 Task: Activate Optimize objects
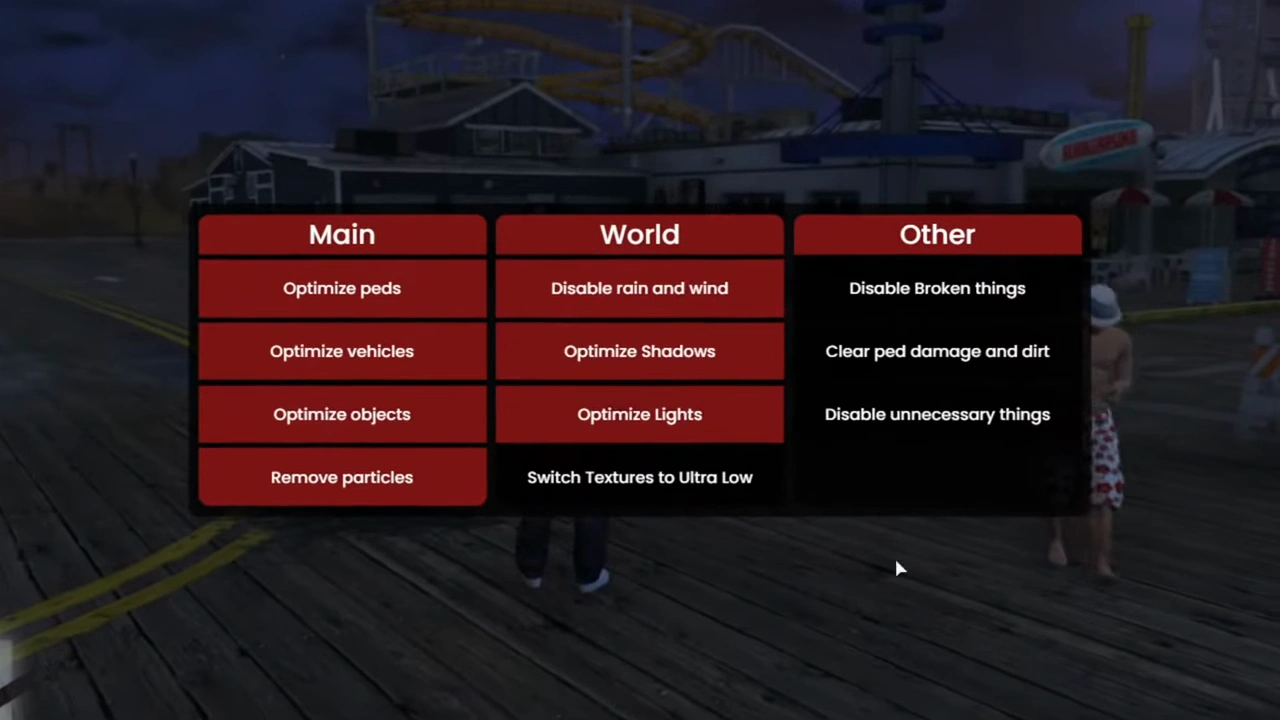point(342,414)
